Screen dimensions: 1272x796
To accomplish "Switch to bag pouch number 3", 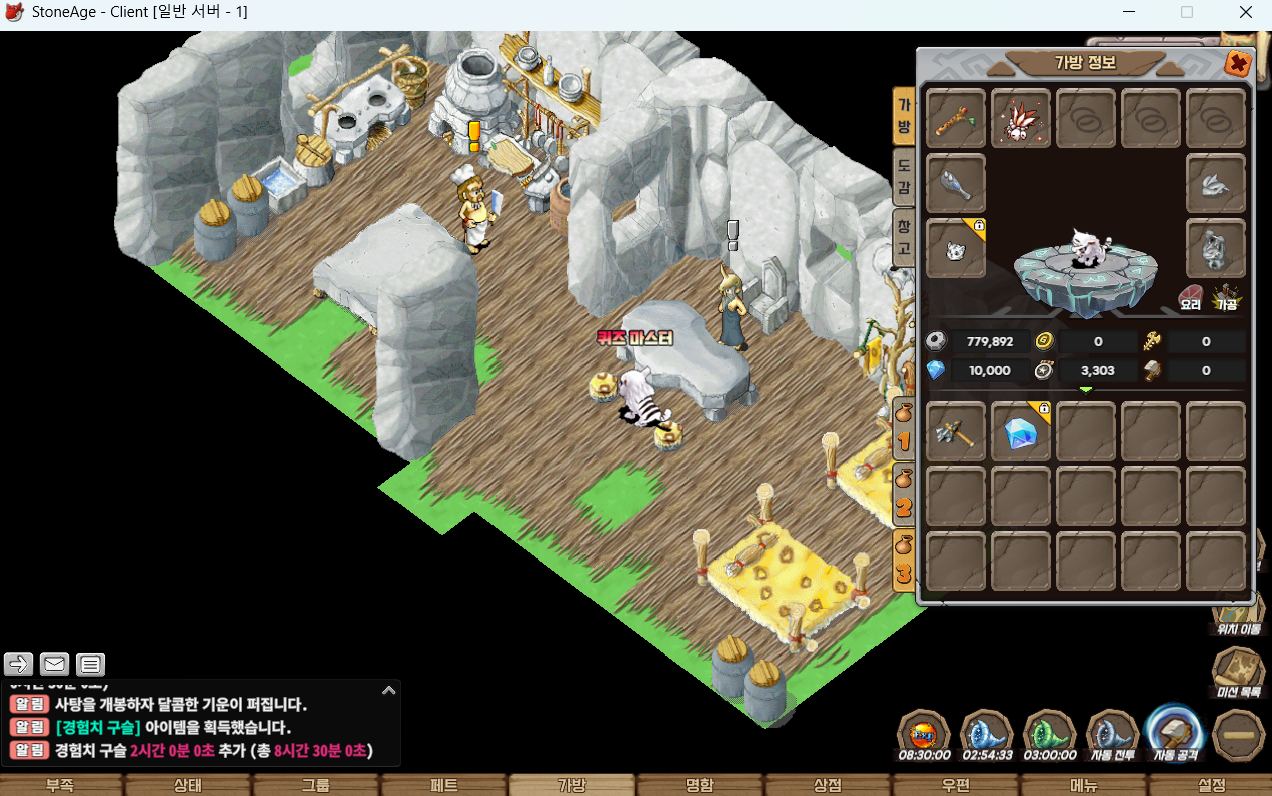I will click(903, 558).
